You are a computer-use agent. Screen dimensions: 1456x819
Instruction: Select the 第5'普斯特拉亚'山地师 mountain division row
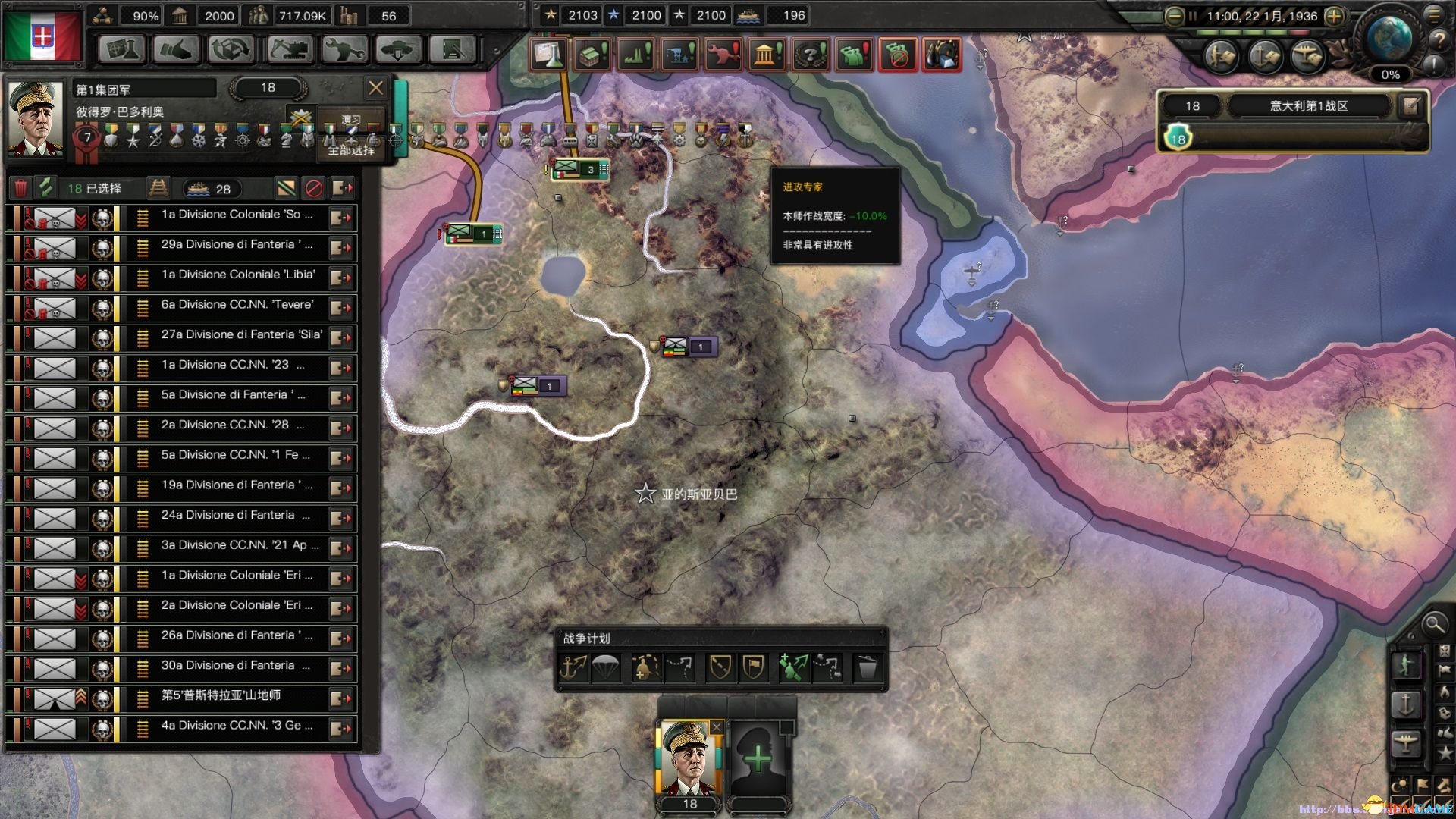tap(221, 695)
